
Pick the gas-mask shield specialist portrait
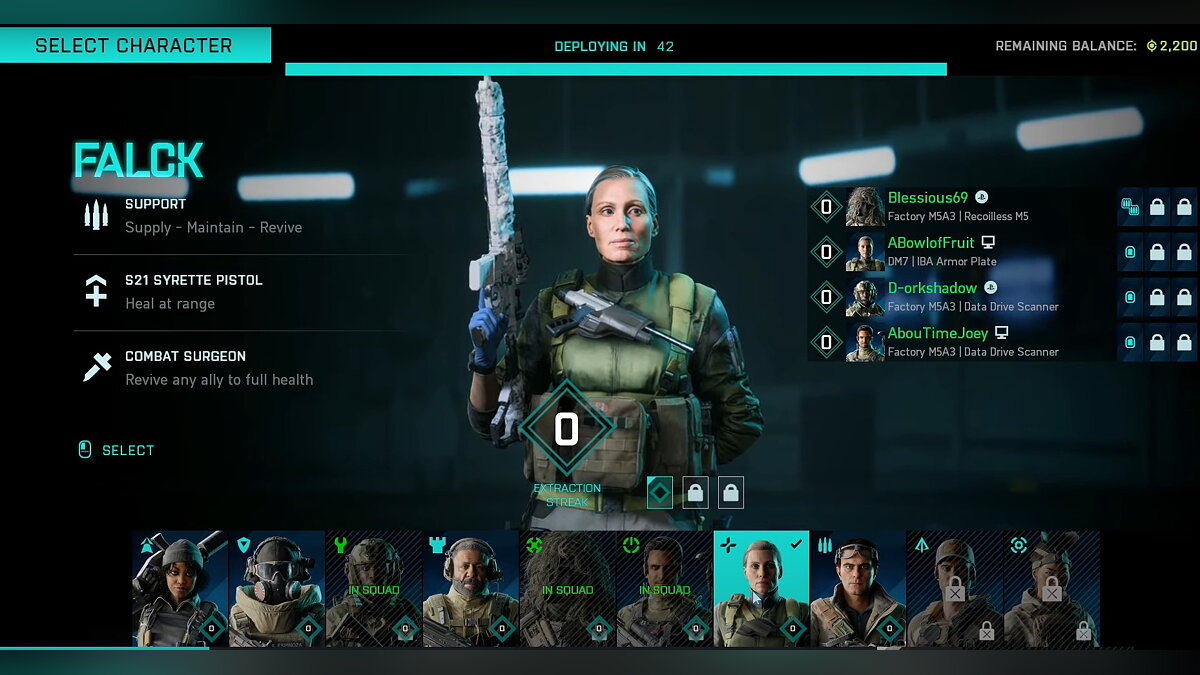click(277, 589)
